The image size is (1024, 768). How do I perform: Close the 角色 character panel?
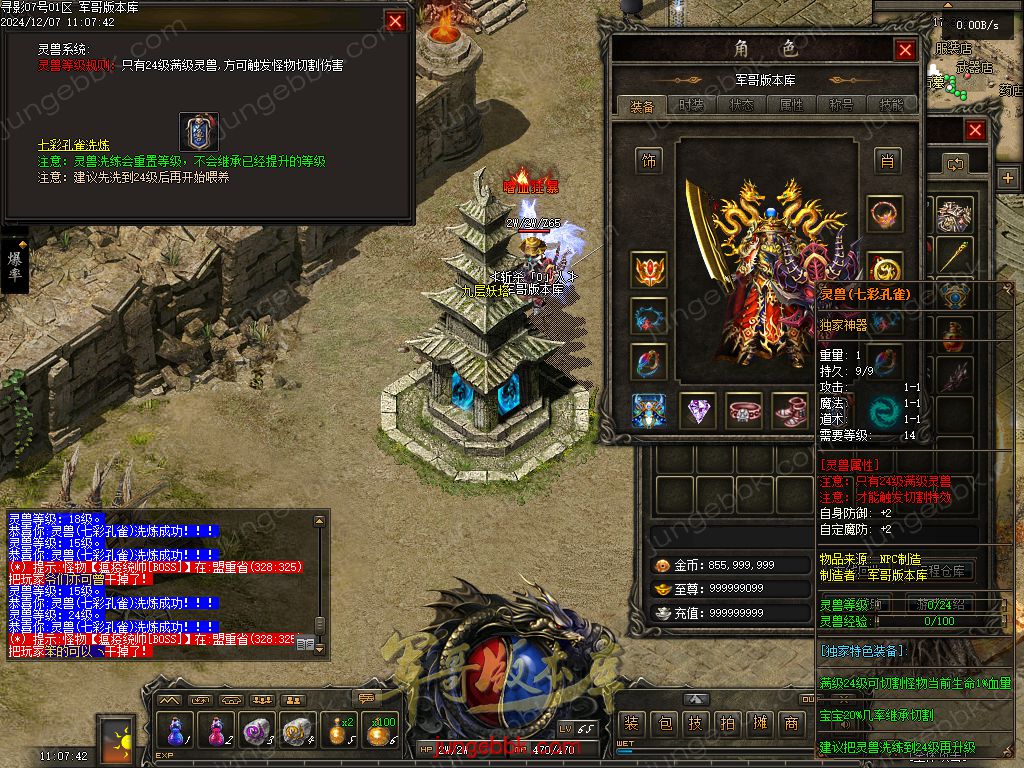905,50
